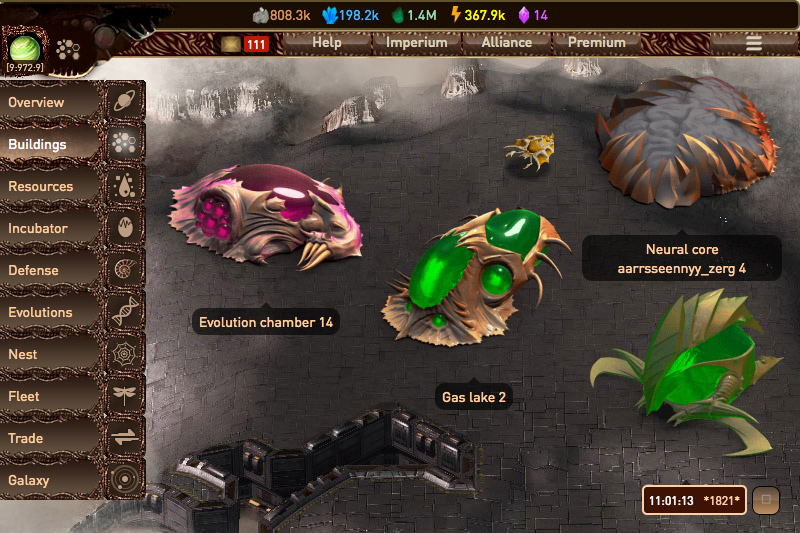This screenshot has height=533, width=800.
Task: Open the Imperium tab
Action: click(417, 43)
